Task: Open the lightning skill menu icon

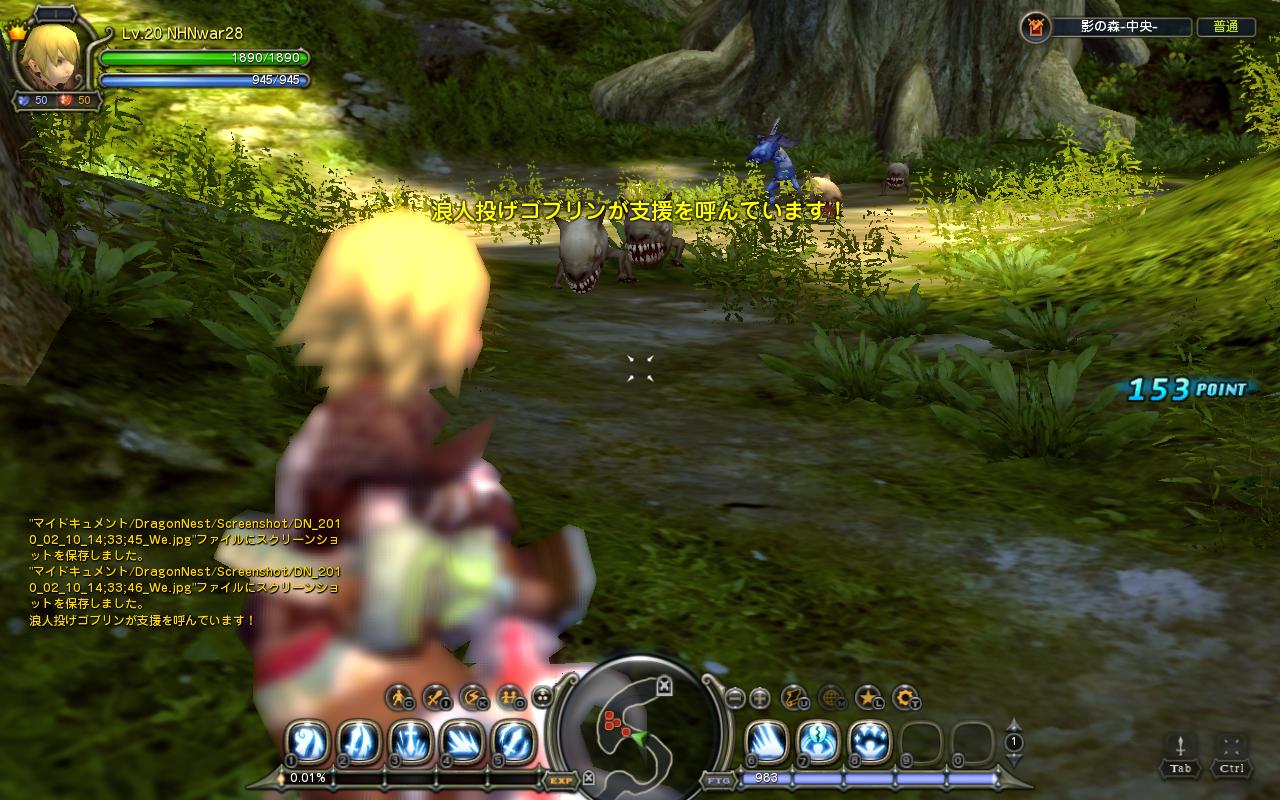Action: [472, 697]
